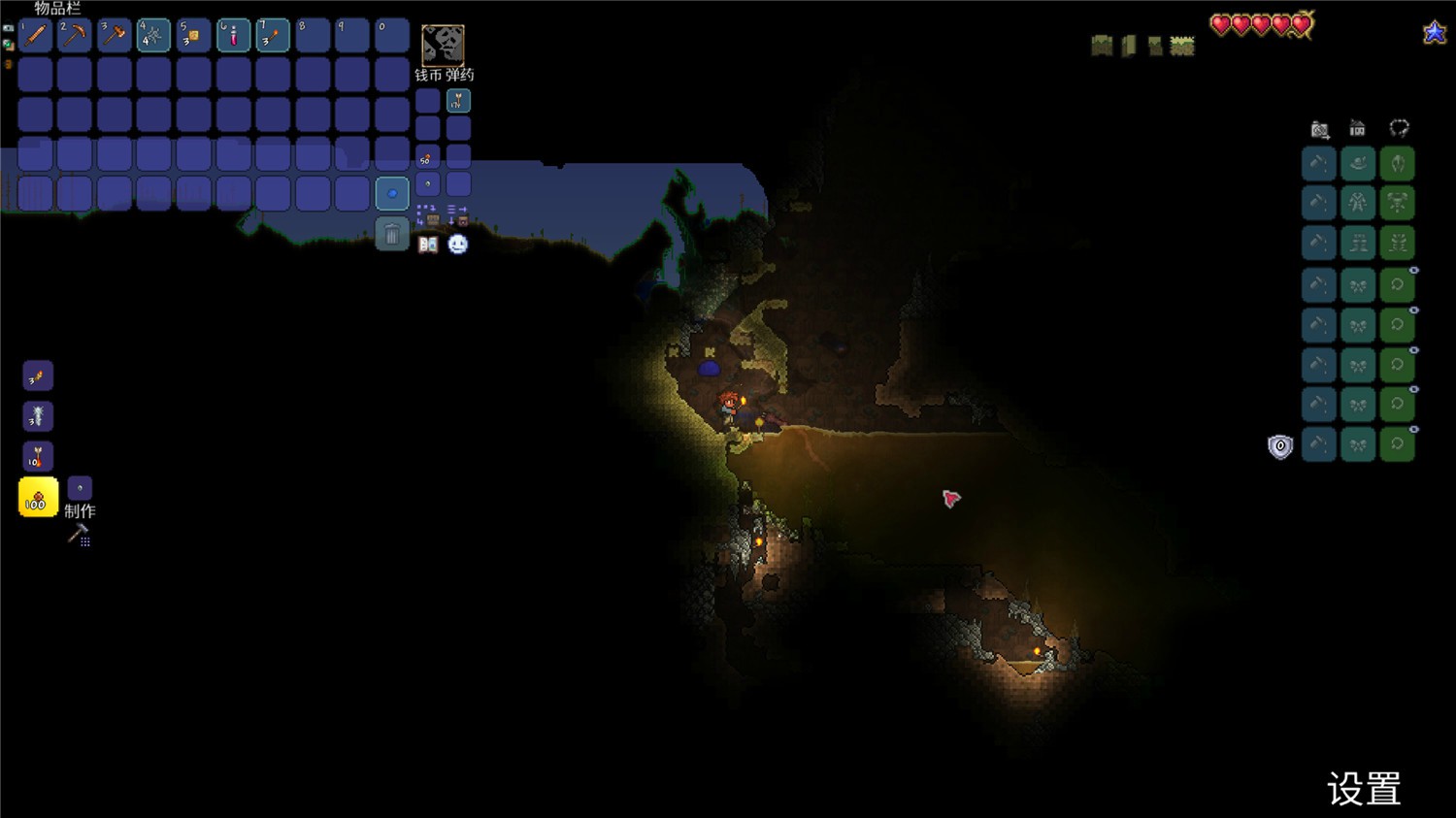Image resolution: width=1456 pixels, height=818 pixels.
Task: Switch to the housing menu tab
Action: click(x=1357, y=128)
